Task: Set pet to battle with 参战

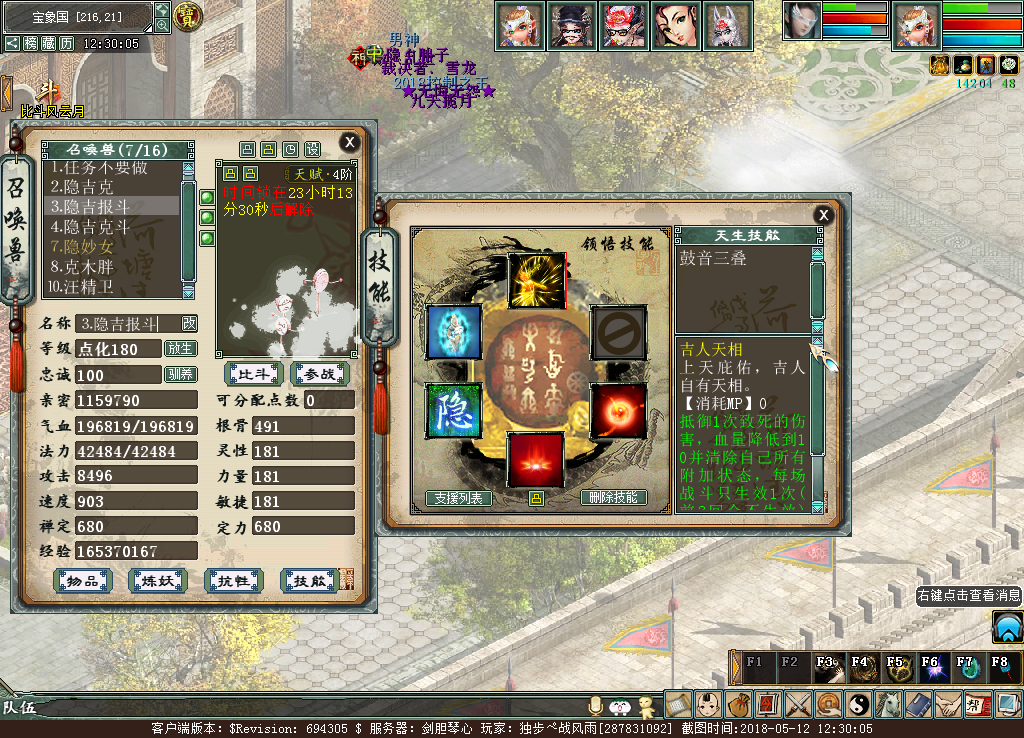Action: (320, 374)
